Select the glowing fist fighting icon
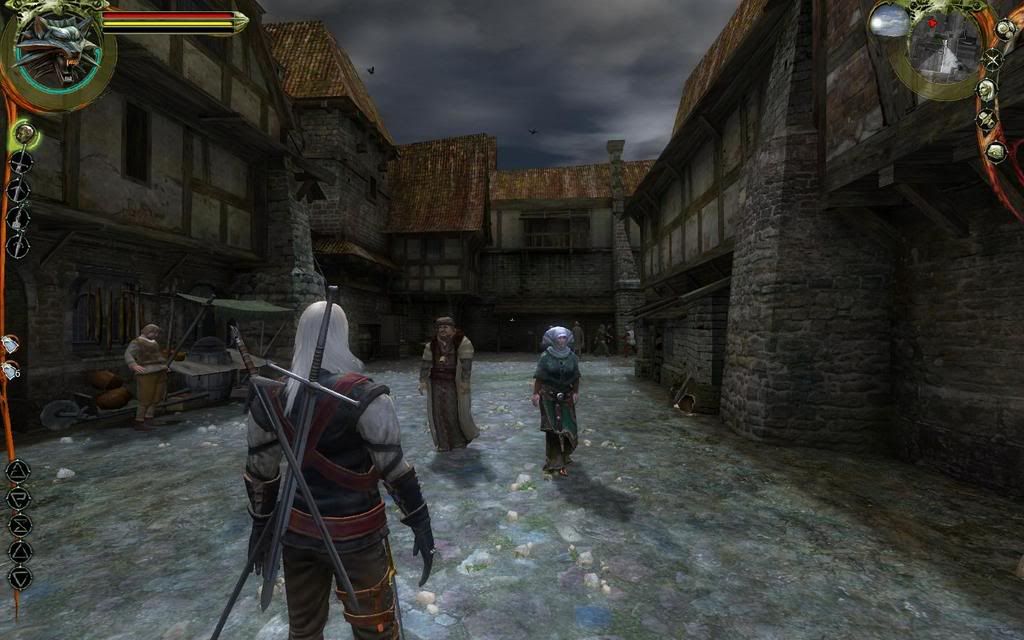 24,132
